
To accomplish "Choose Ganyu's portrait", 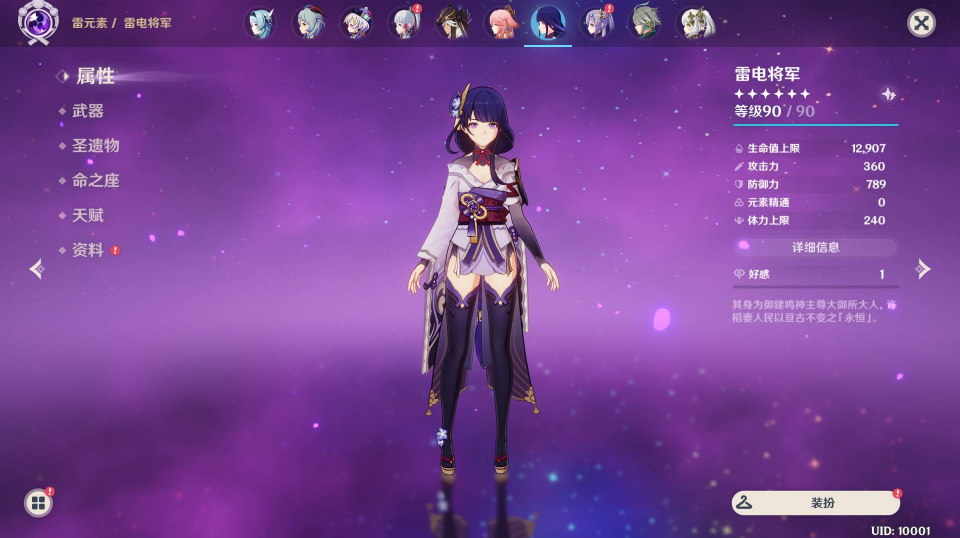I will coord(308,23).
